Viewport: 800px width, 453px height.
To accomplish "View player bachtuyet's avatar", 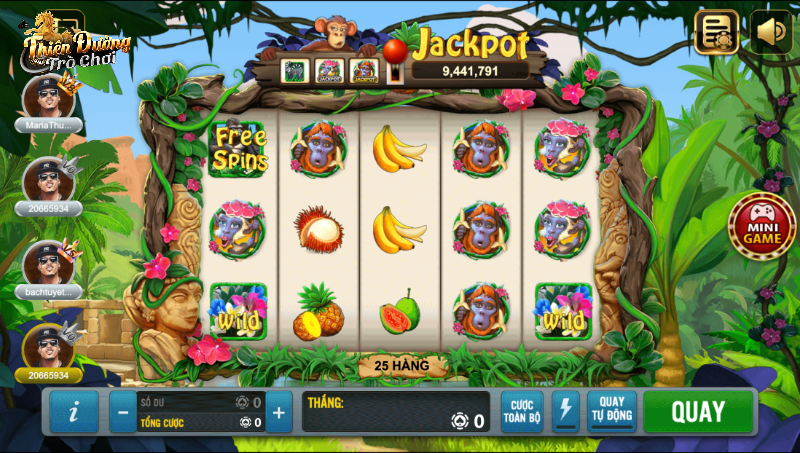I will pyautogui.click(x=48, y=262).
